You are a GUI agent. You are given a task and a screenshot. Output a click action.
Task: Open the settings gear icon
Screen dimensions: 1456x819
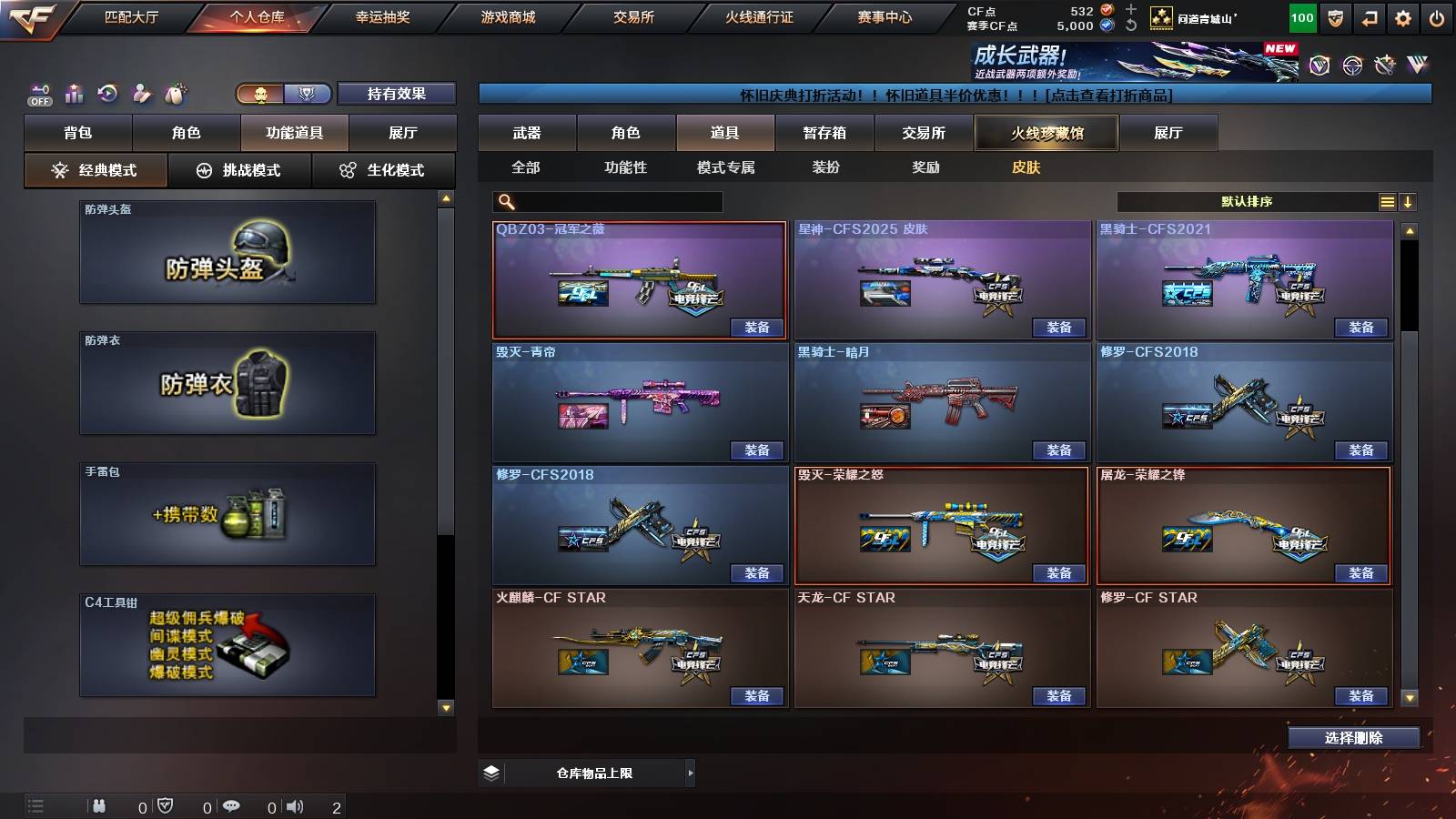[1402, 17]
